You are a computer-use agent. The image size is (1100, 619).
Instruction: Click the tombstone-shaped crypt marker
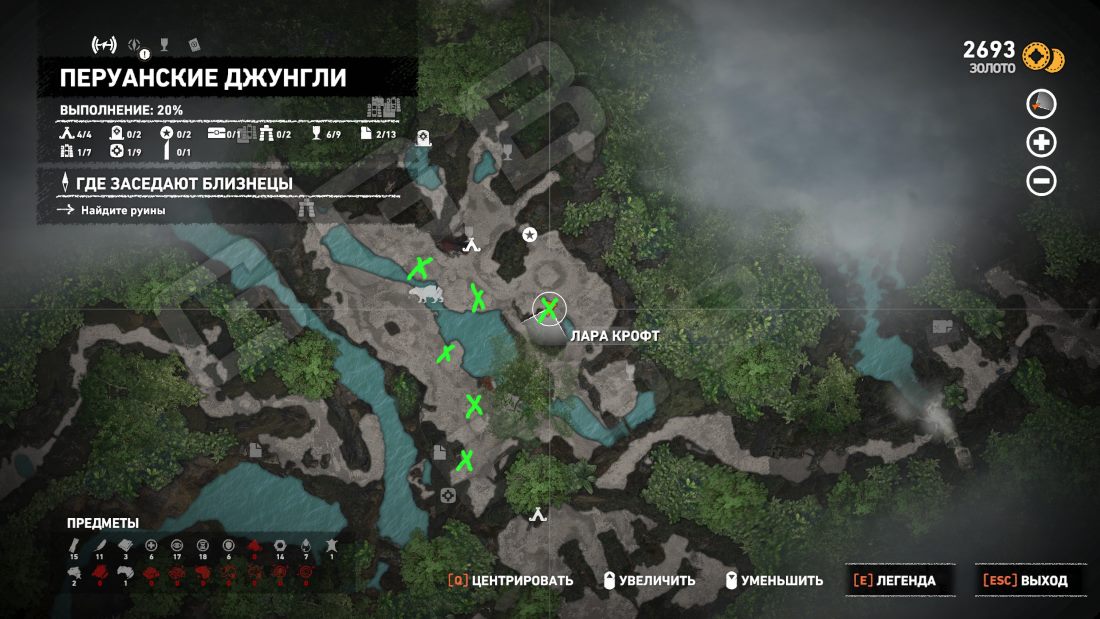(423, 139)
